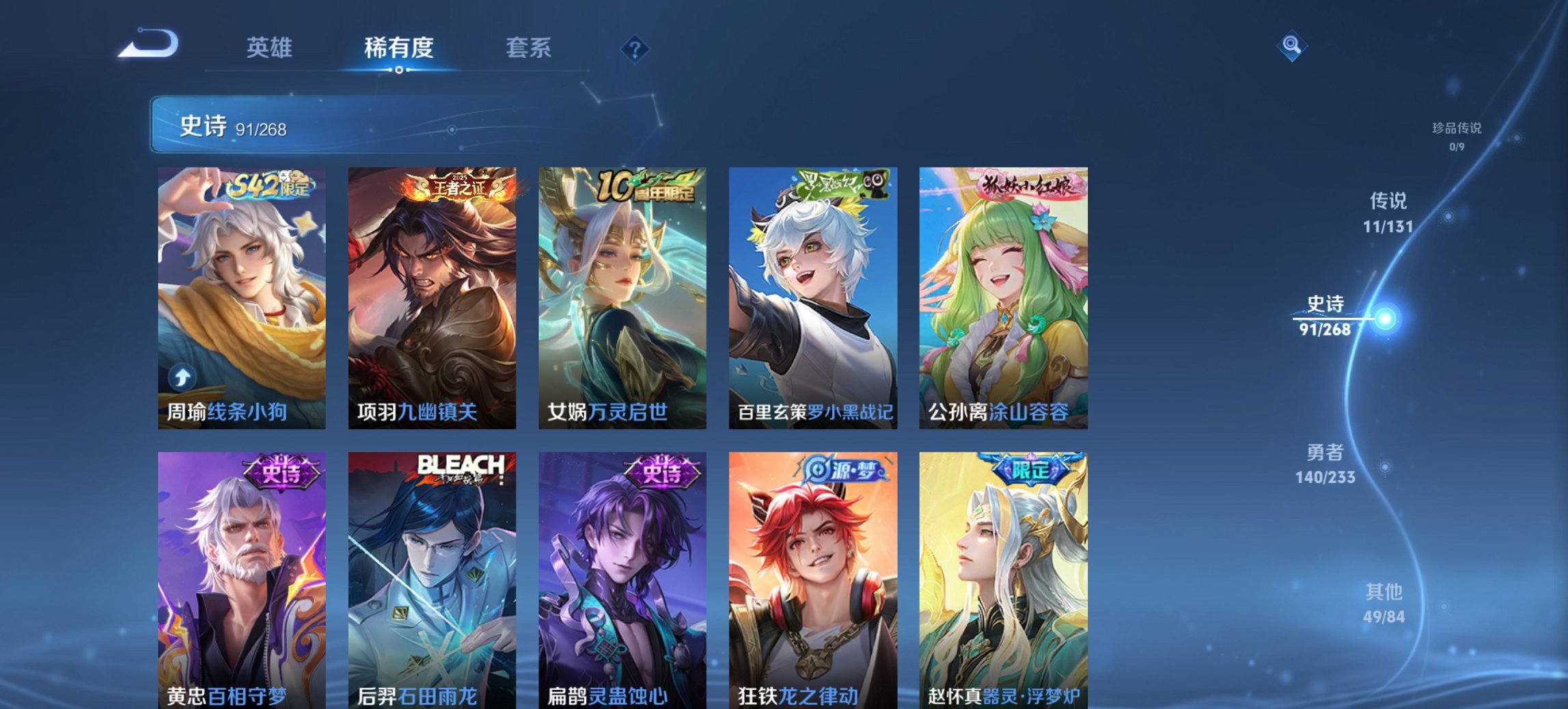
Task: Switch to the 英雄 tab
Action: (271, 48)
